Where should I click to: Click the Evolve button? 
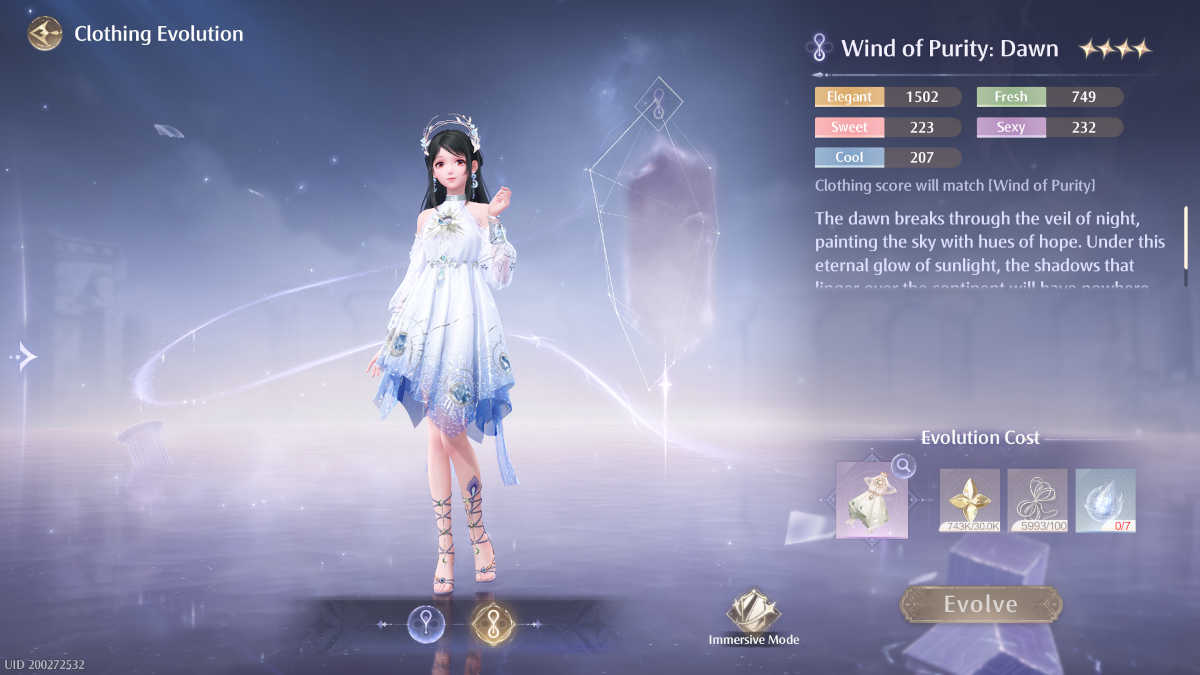point(980,604)
